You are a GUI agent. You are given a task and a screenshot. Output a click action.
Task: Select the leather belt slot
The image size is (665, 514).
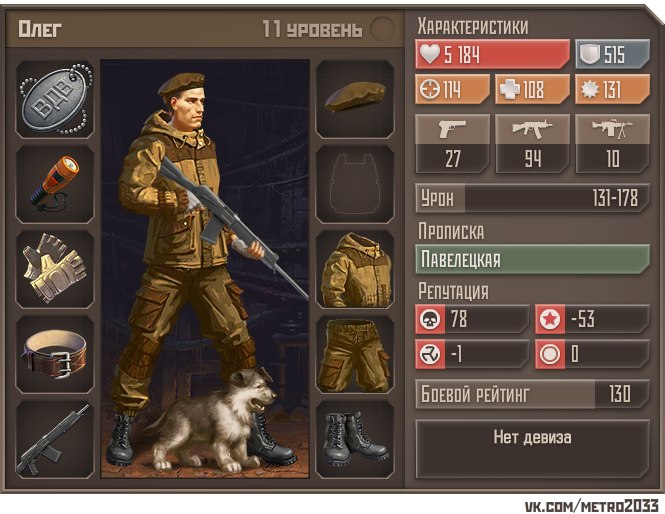[x=56, y=353]
